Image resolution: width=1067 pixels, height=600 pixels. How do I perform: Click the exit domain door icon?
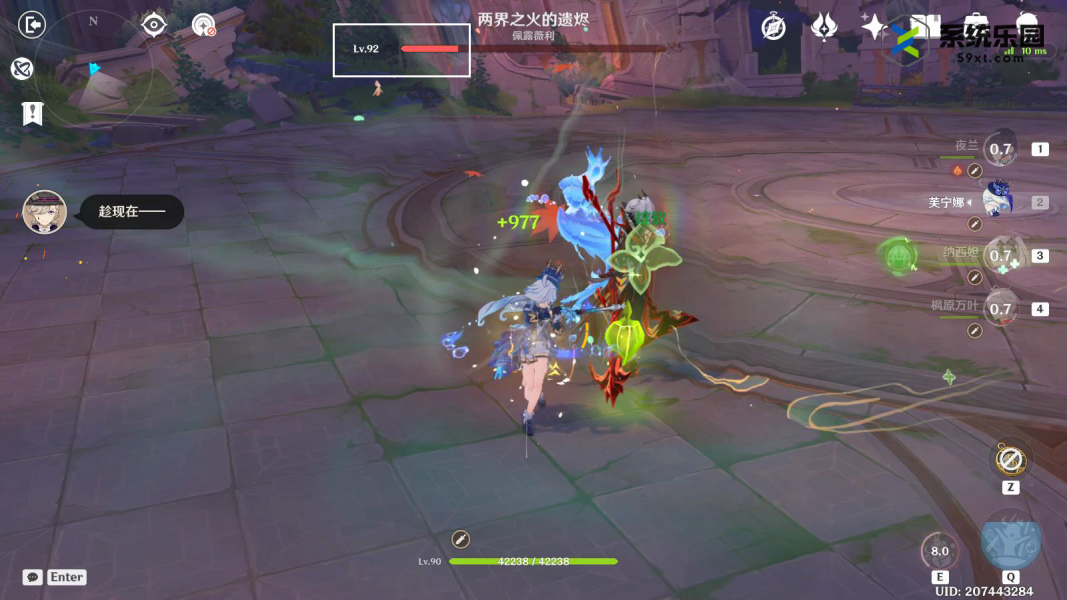tap(32, 24)
